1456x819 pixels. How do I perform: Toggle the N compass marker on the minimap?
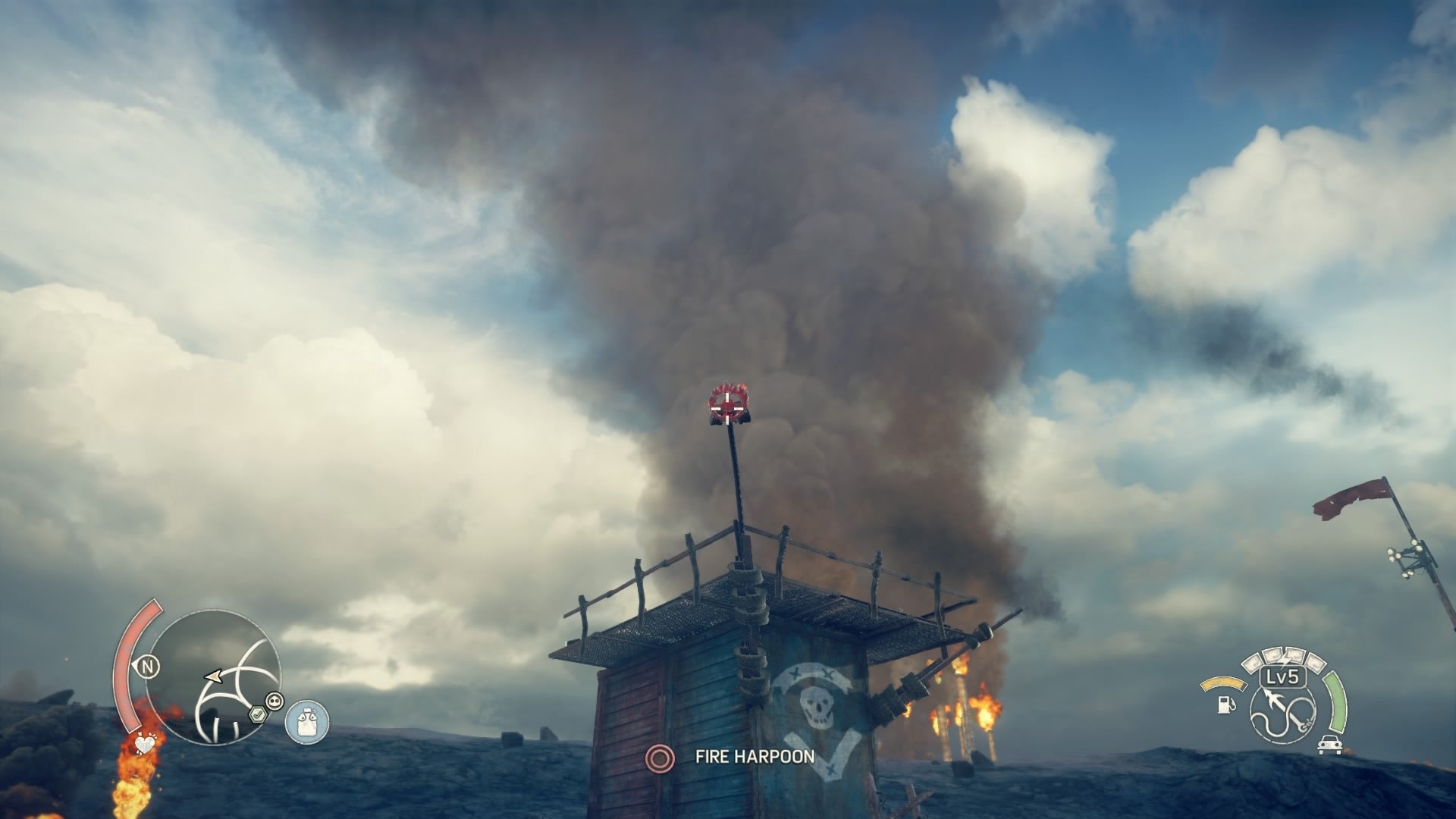pyautogui.click(x=148, y=667)
